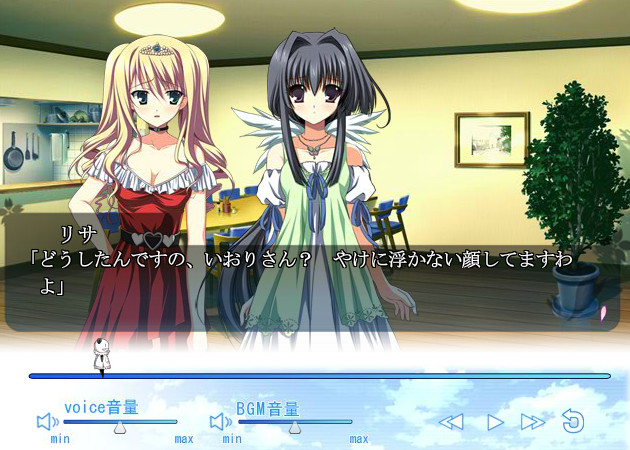Seek to the middle of the playback progress bar
630x450 pixels.
tap(320, 376)
